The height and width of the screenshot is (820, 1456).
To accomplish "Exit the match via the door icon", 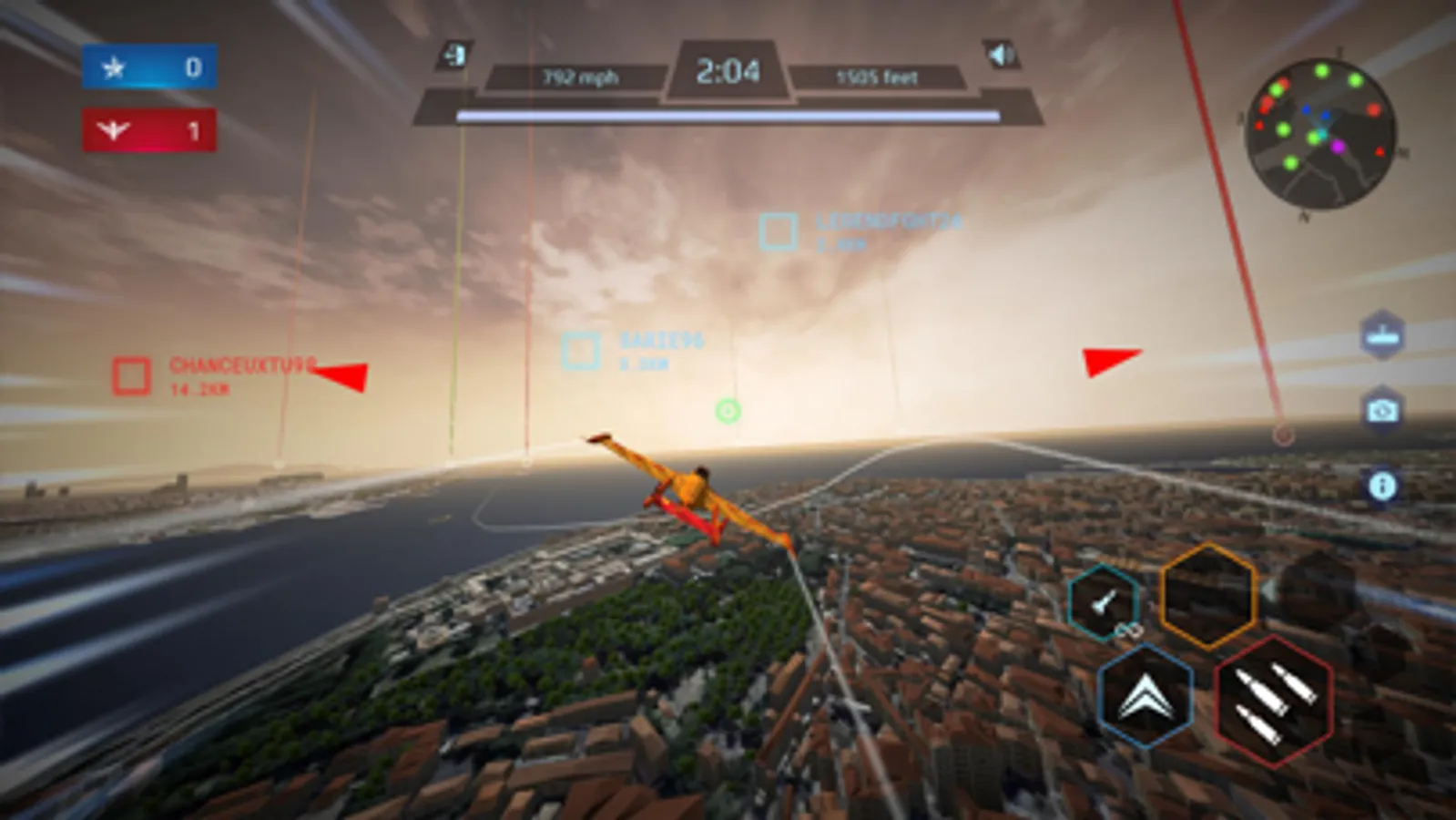I will (453, 55).
